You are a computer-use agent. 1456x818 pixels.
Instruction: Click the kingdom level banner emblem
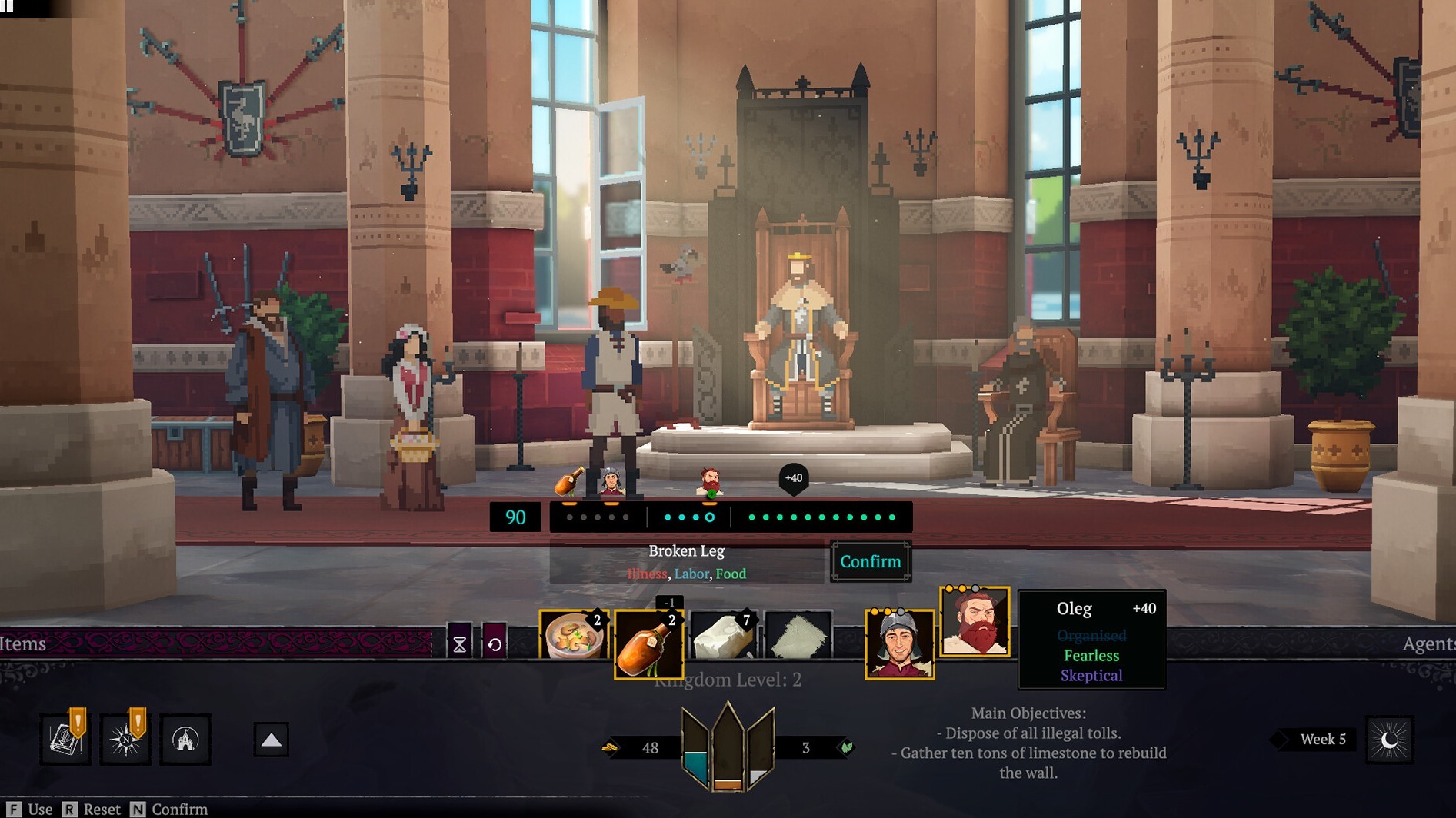pos(728,746)
